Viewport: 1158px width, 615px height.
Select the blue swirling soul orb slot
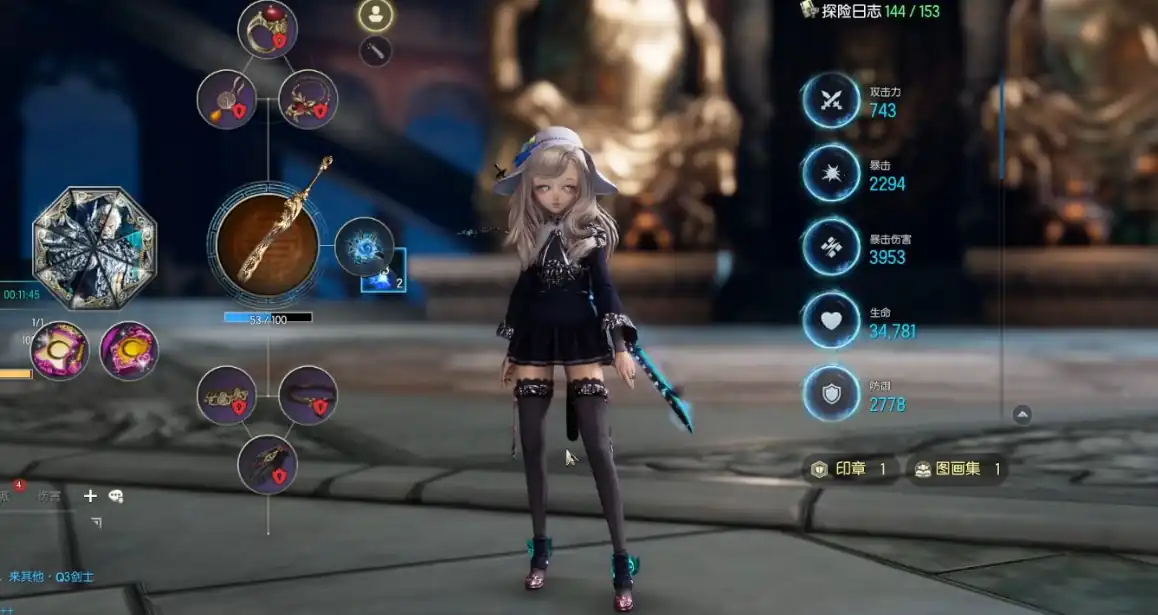click(x=364, y=247)
